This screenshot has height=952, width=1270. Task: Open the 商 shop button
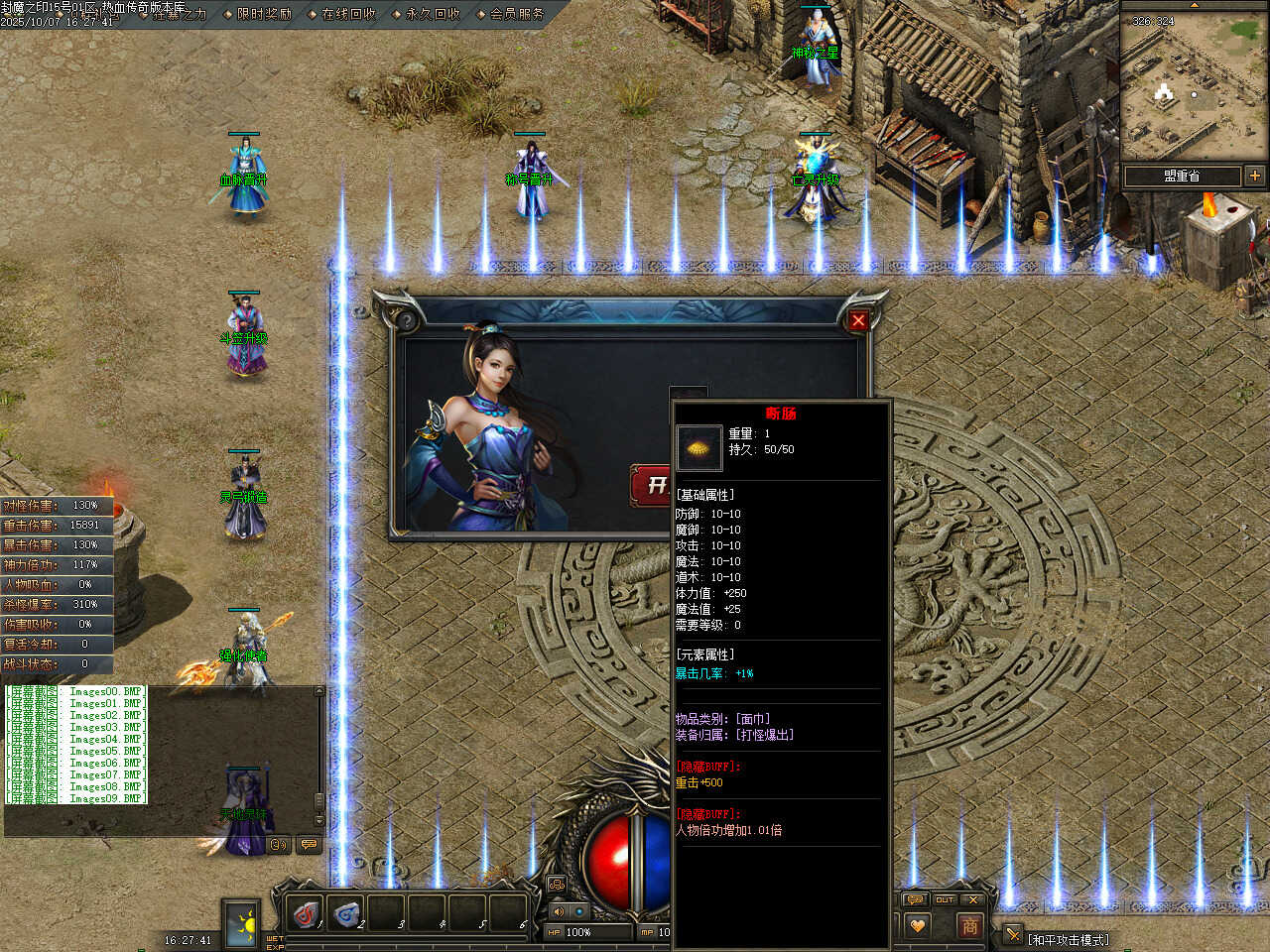click(x=969, y=925)
